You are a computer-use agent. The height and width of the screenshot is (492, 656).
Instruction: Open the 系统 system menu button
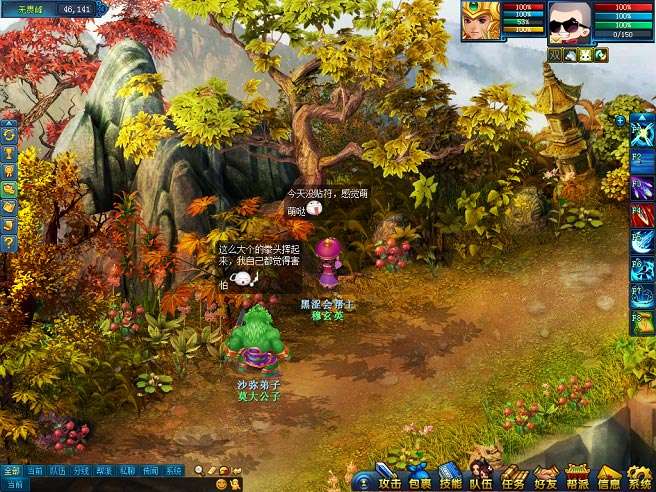click(x=639, y=481)
